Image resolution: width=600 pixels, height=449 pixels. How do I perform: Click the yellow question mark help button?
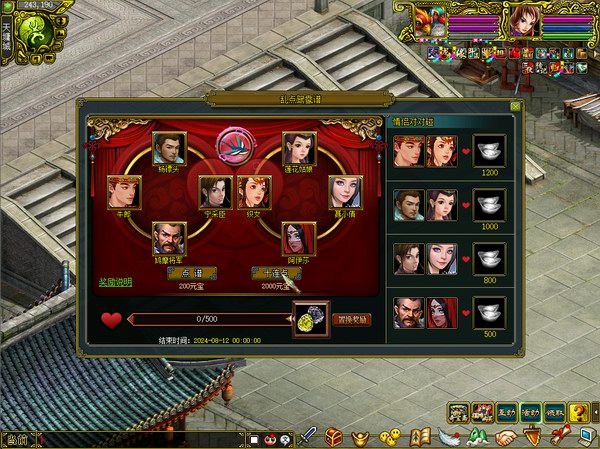pyautogui.click(x=578, y=411)
